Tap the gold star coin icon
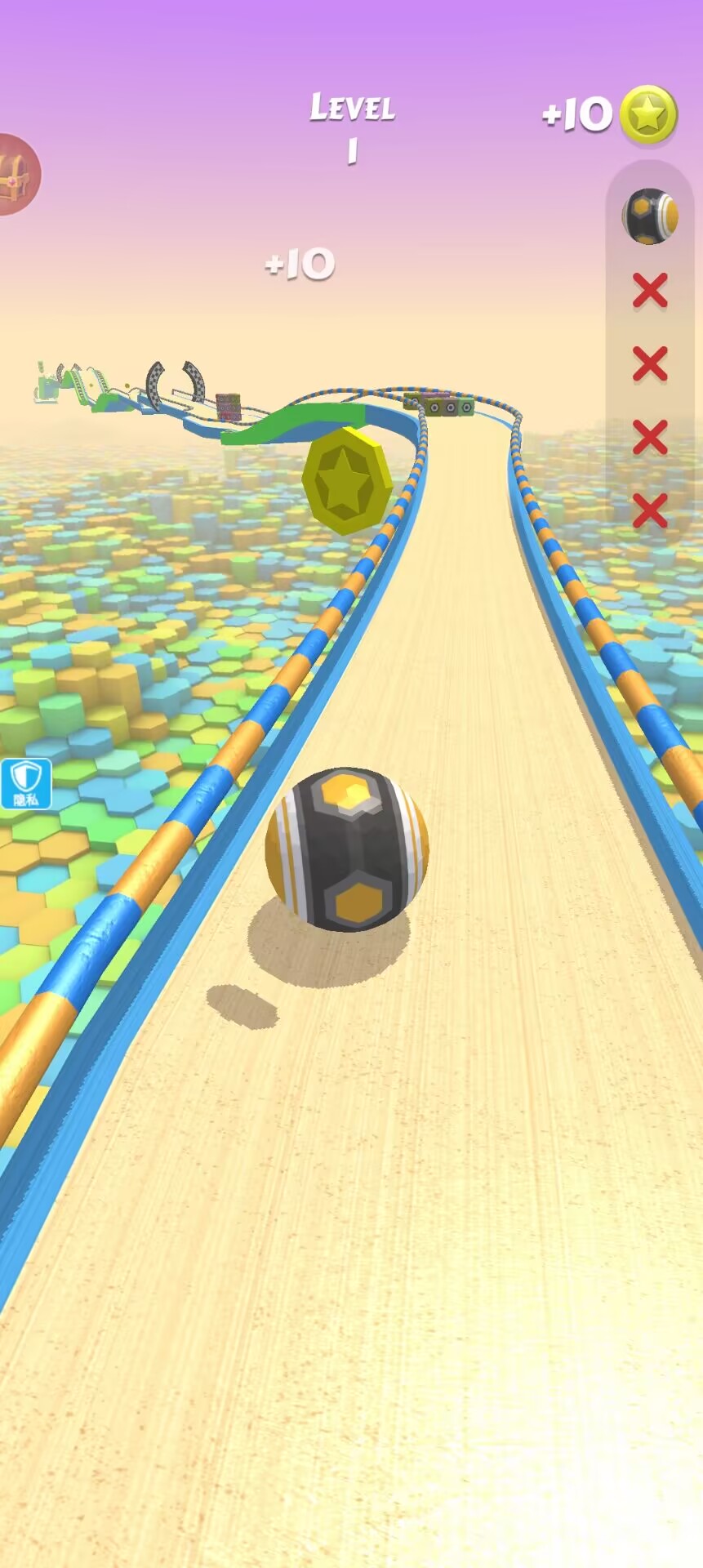Image resolution: width=703 pixels, height=1568 pixels. [648, 115]
